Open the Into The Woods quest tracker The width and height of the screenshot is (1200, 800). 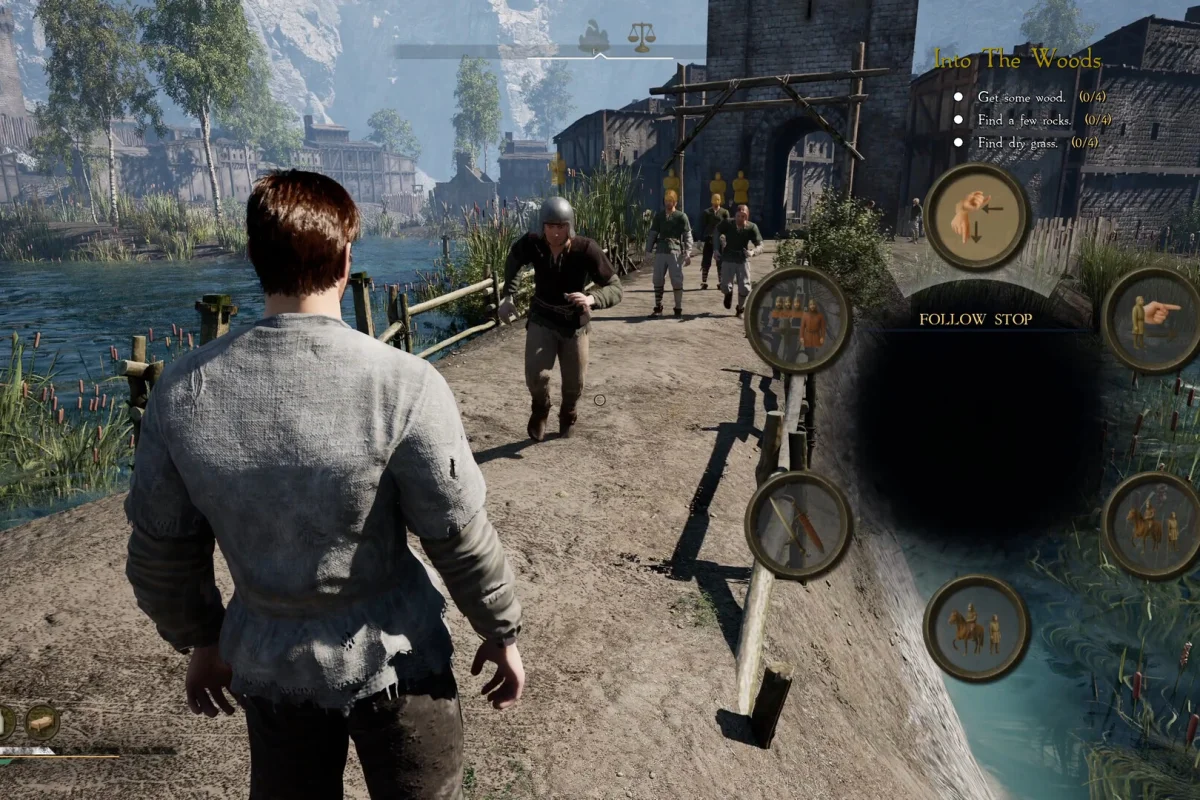pos(1016,60)
